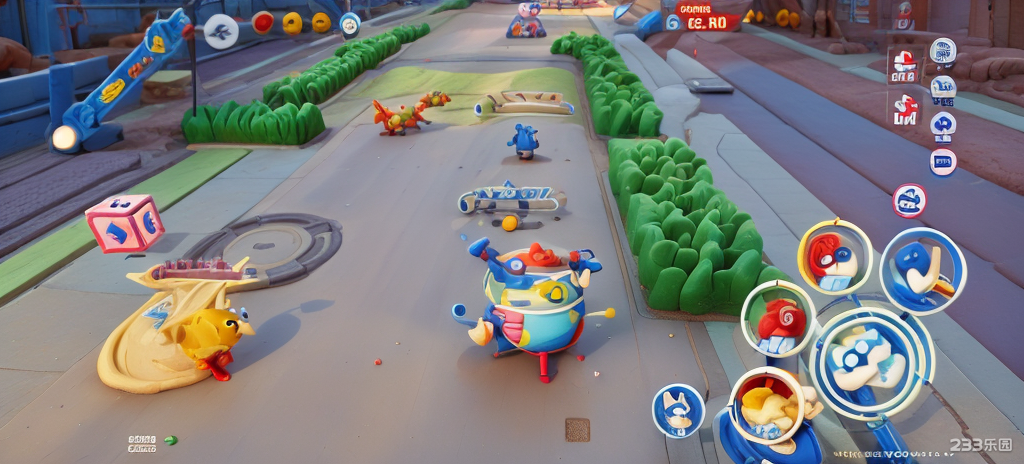1024x464 pixels.
Task: Use the red-haired masked character skill
Action: (x=835, y=256)
